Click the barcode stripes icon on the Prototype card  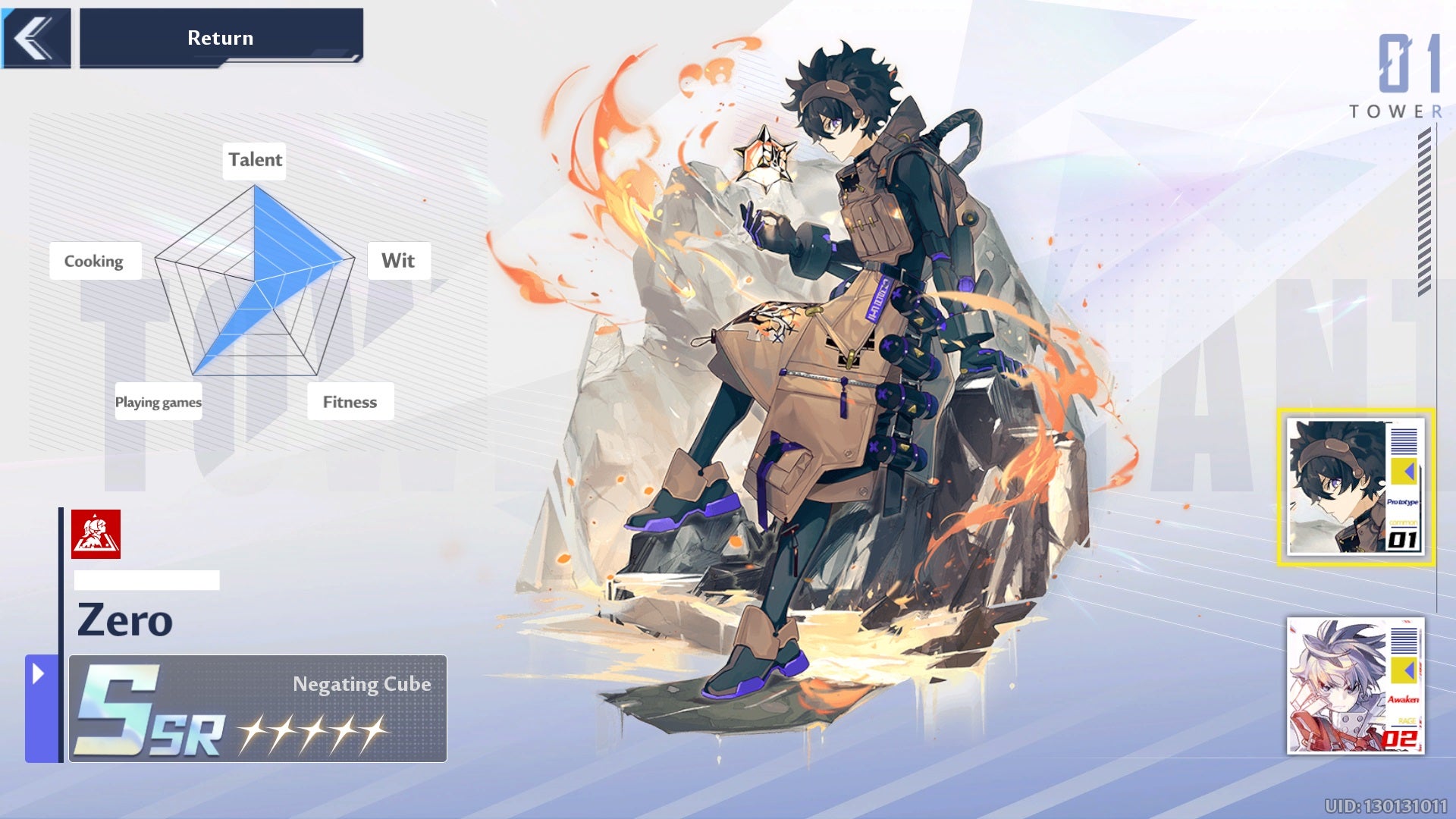coord(1403,443)
